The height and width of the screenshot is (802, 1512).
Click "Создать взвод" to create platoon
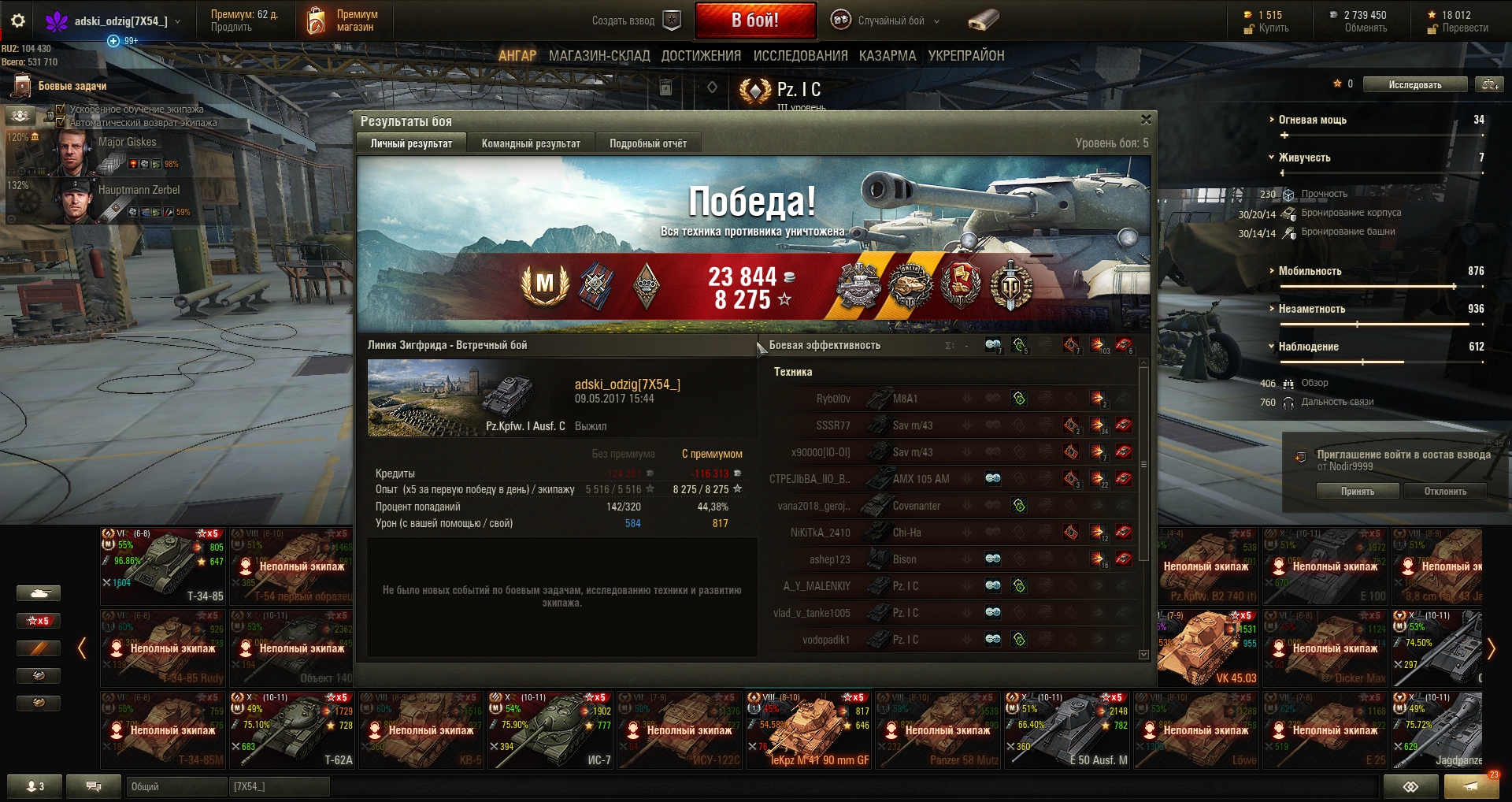point(635,21)
